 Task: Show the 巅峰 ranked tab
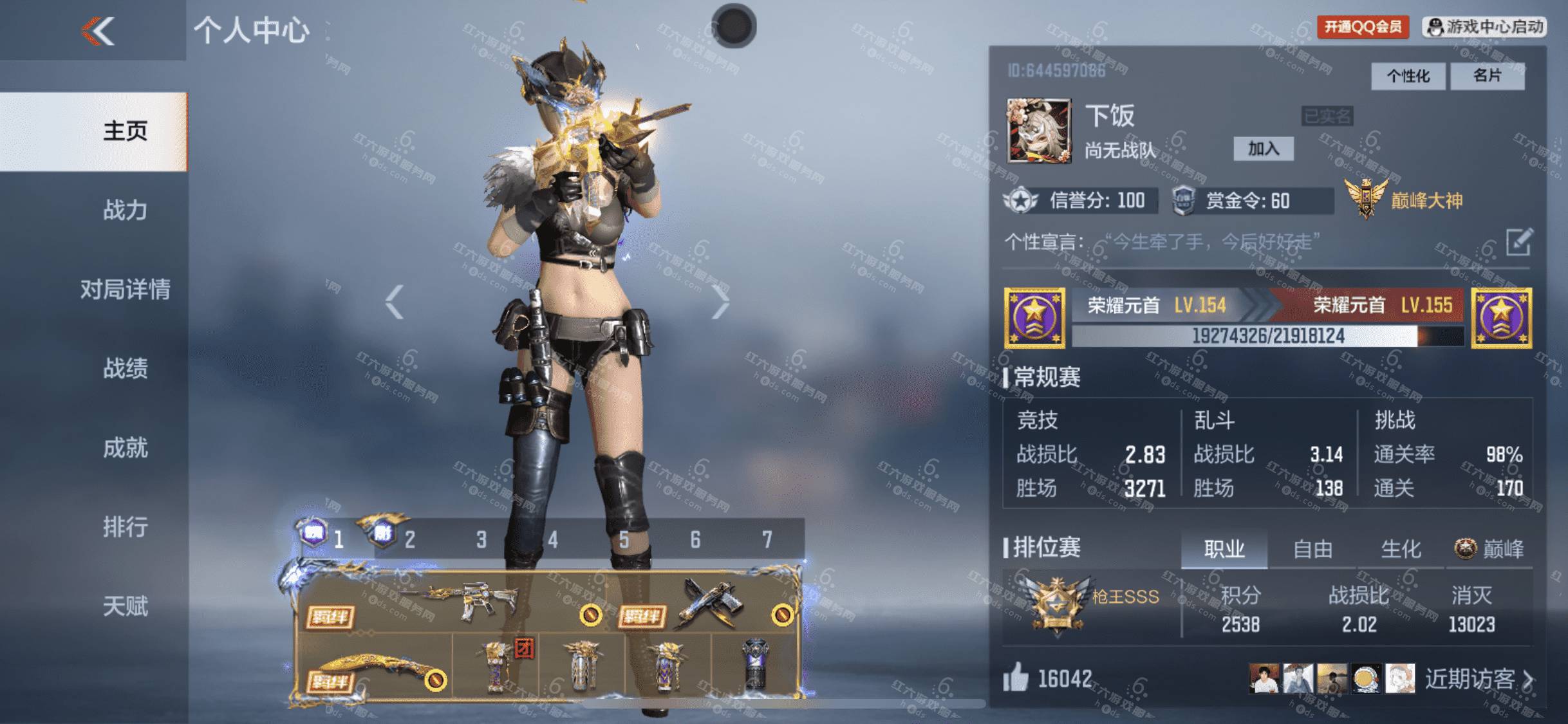(1489, 550)
